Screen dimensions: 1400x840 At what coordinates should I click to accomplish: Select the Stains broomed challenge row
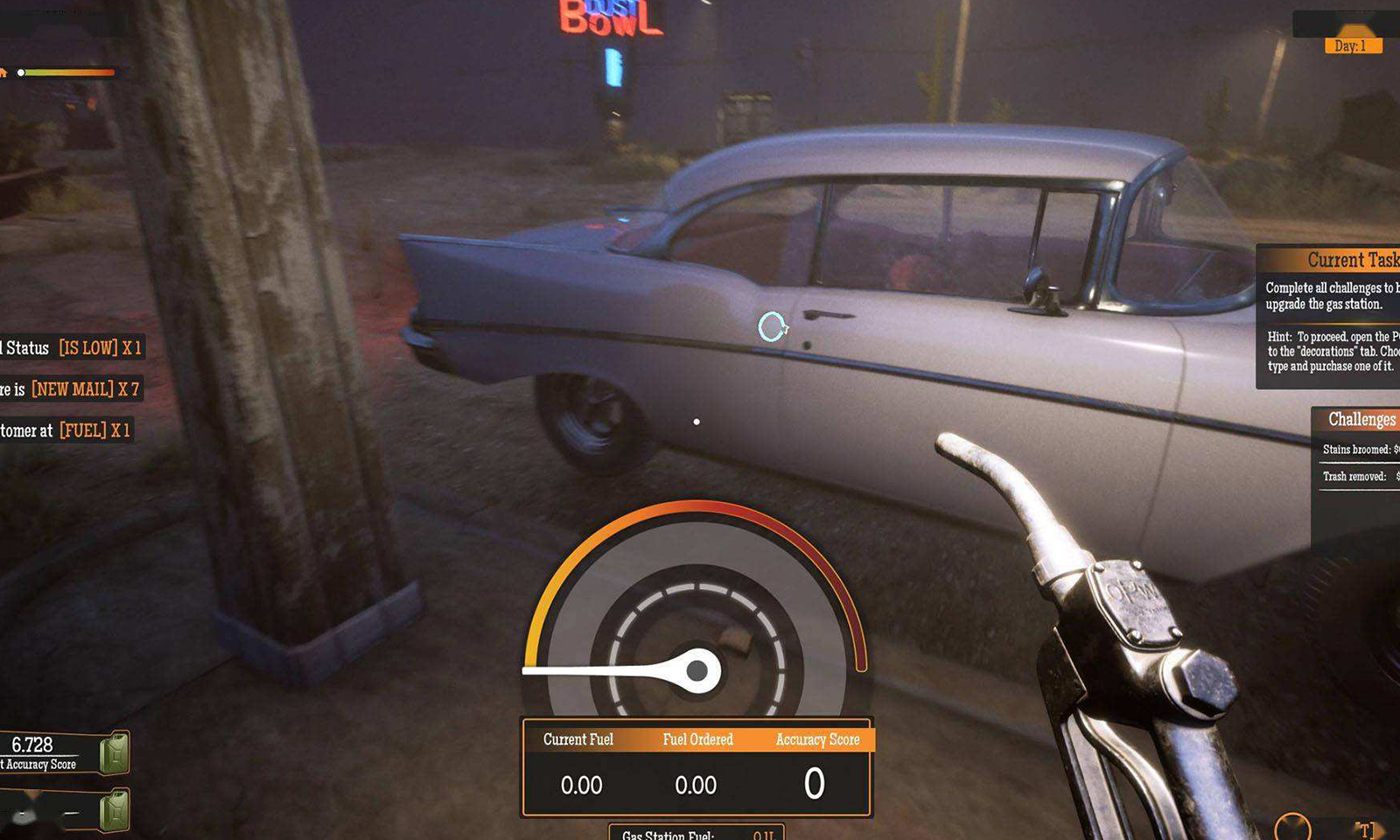click(x=1357, y=450)
